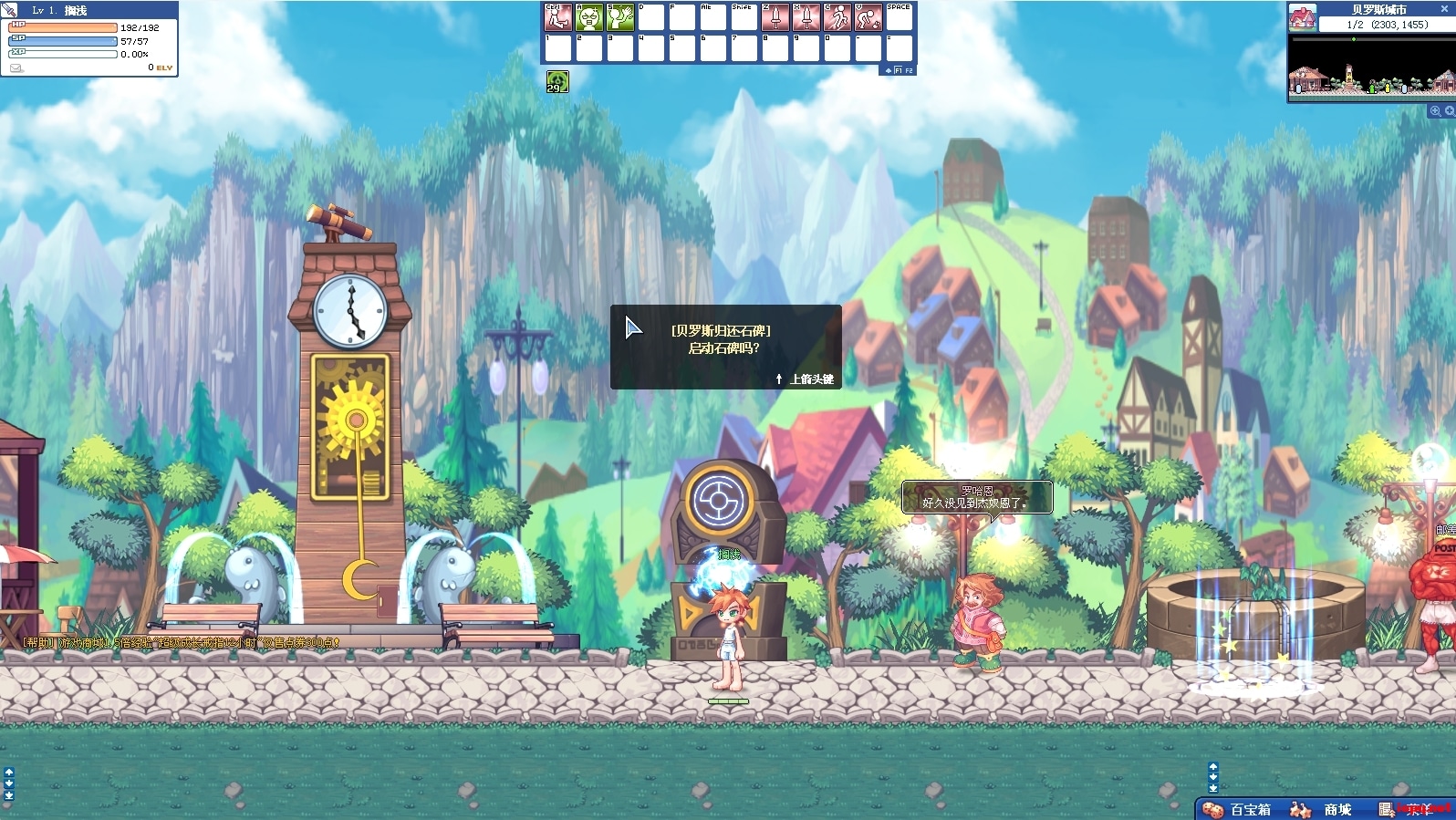Open the 商城 shop
Screen dimensions: 1456x820
tap(1325, 810)
